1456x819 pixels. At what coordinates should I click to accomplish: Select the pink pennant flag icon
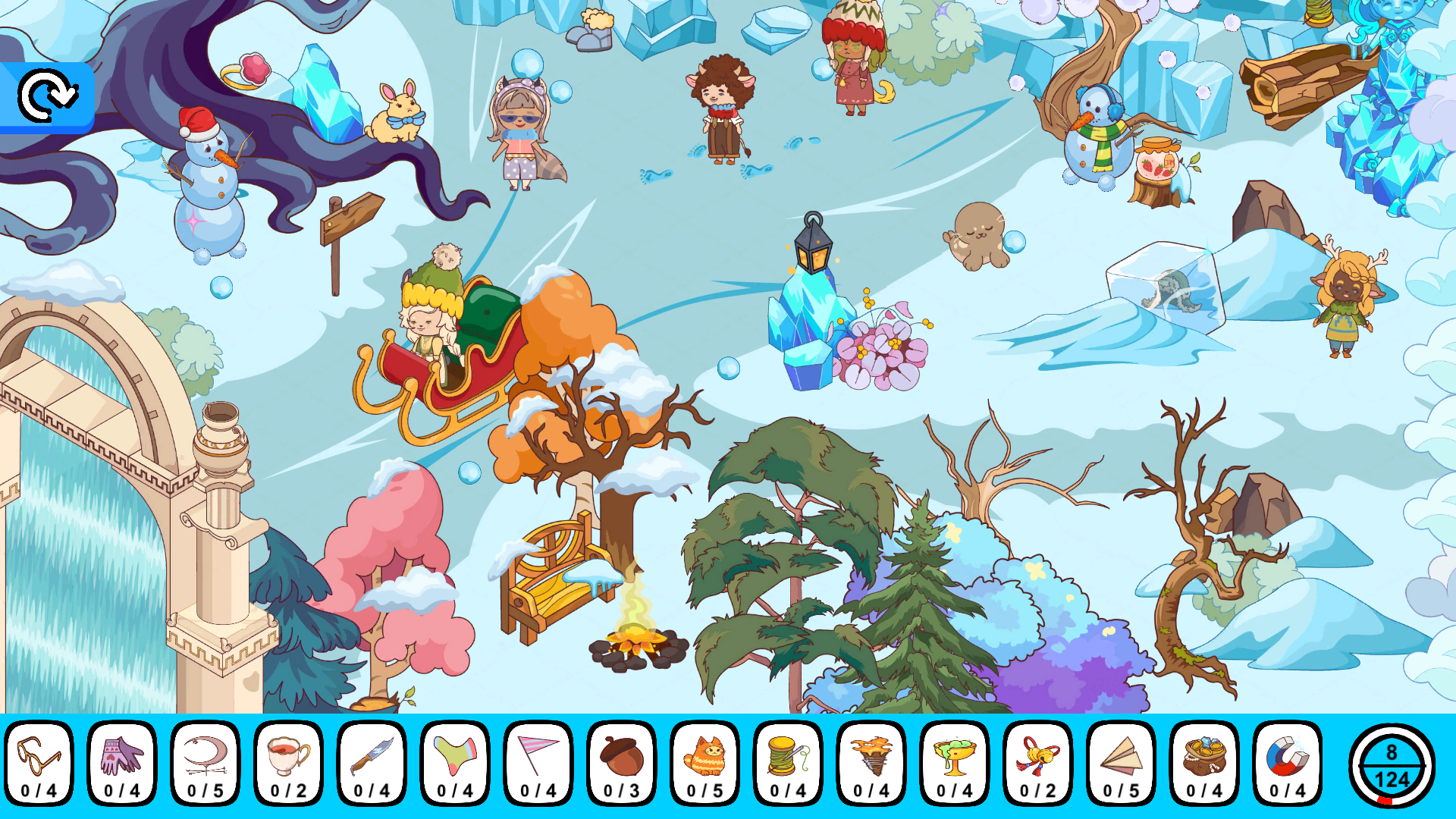536,762
